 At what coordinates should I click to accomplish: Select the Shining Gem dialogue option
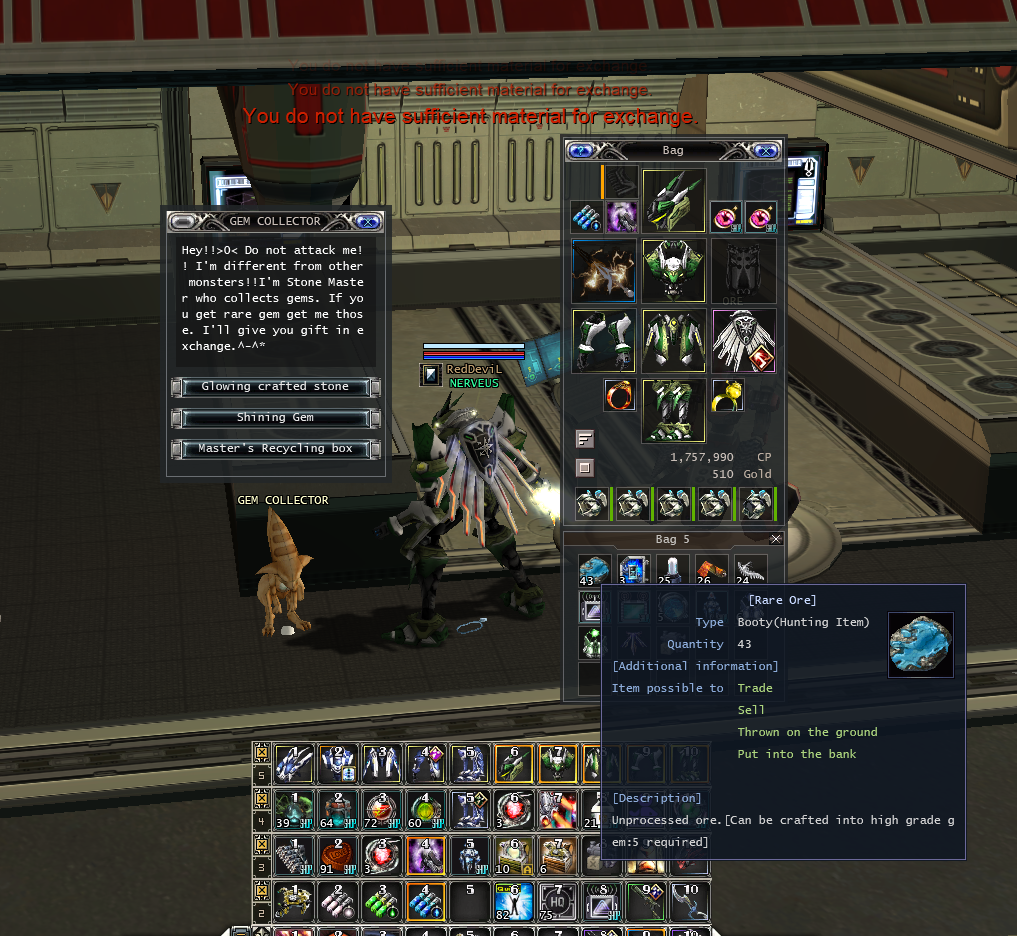[x=275, y=418]
